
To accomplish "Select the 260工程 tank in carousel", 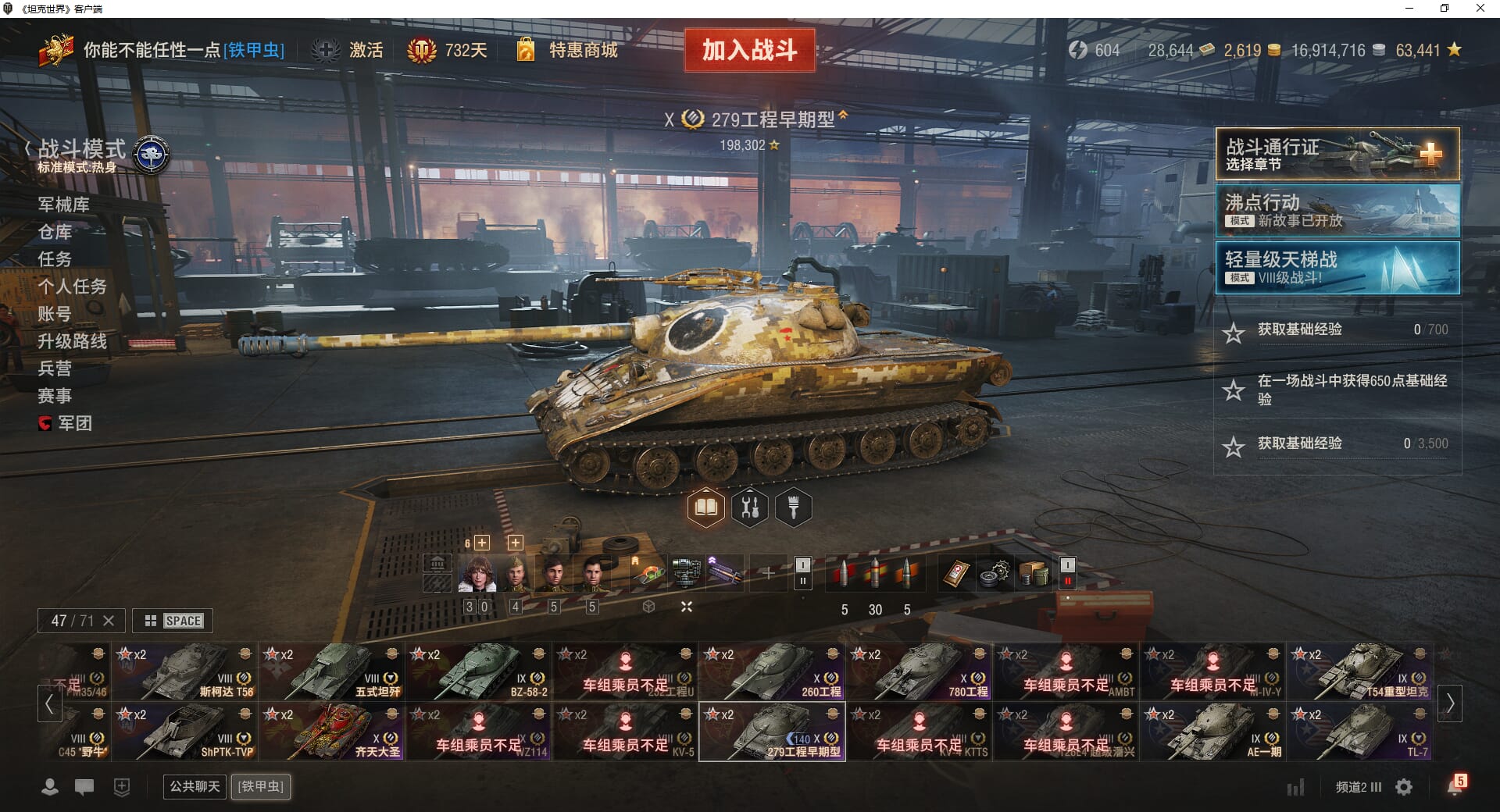I will (772, 671).
